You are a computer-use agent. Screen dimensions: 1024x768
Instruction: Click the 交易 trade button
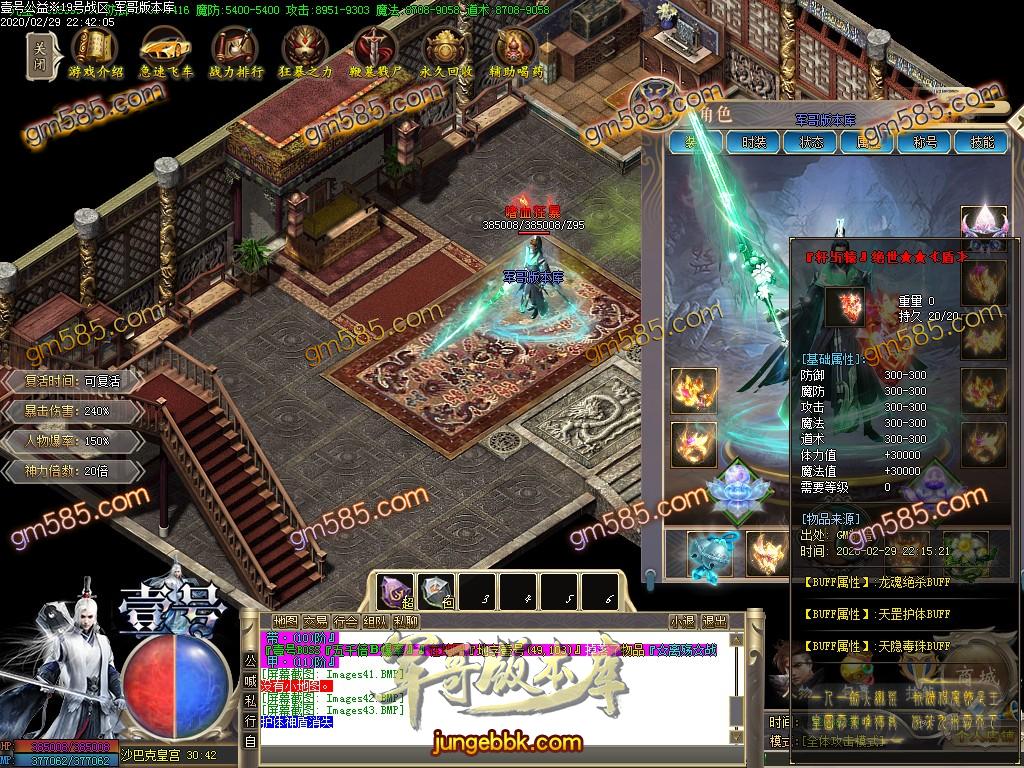316,622
